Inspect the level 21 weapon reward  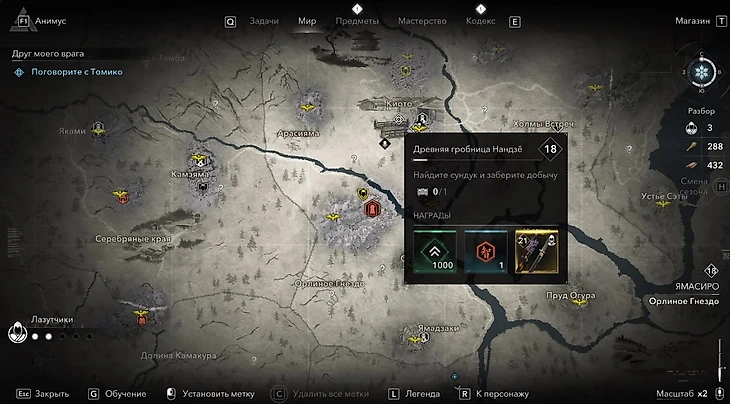pyautogui.click(x=535, y=251)
